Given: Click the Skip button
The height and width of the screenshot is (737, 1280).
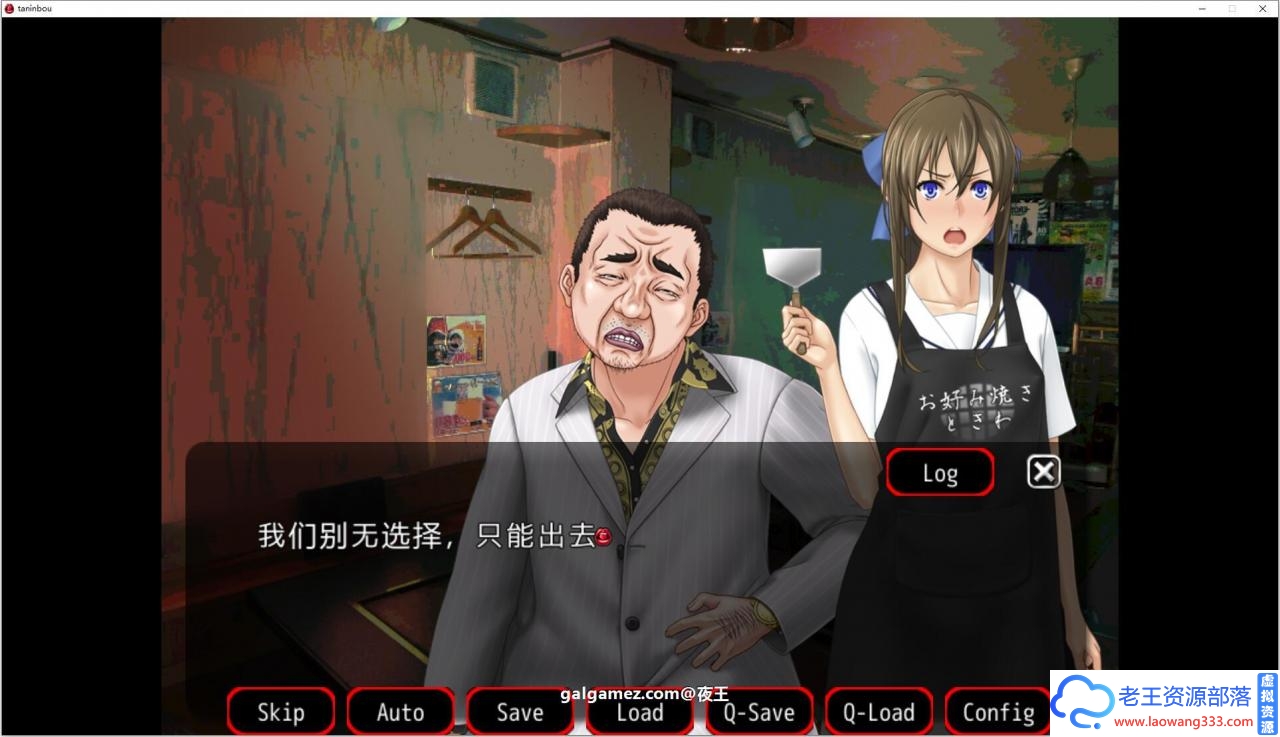Looking at the screenshot, I should [x=280, y=712].
